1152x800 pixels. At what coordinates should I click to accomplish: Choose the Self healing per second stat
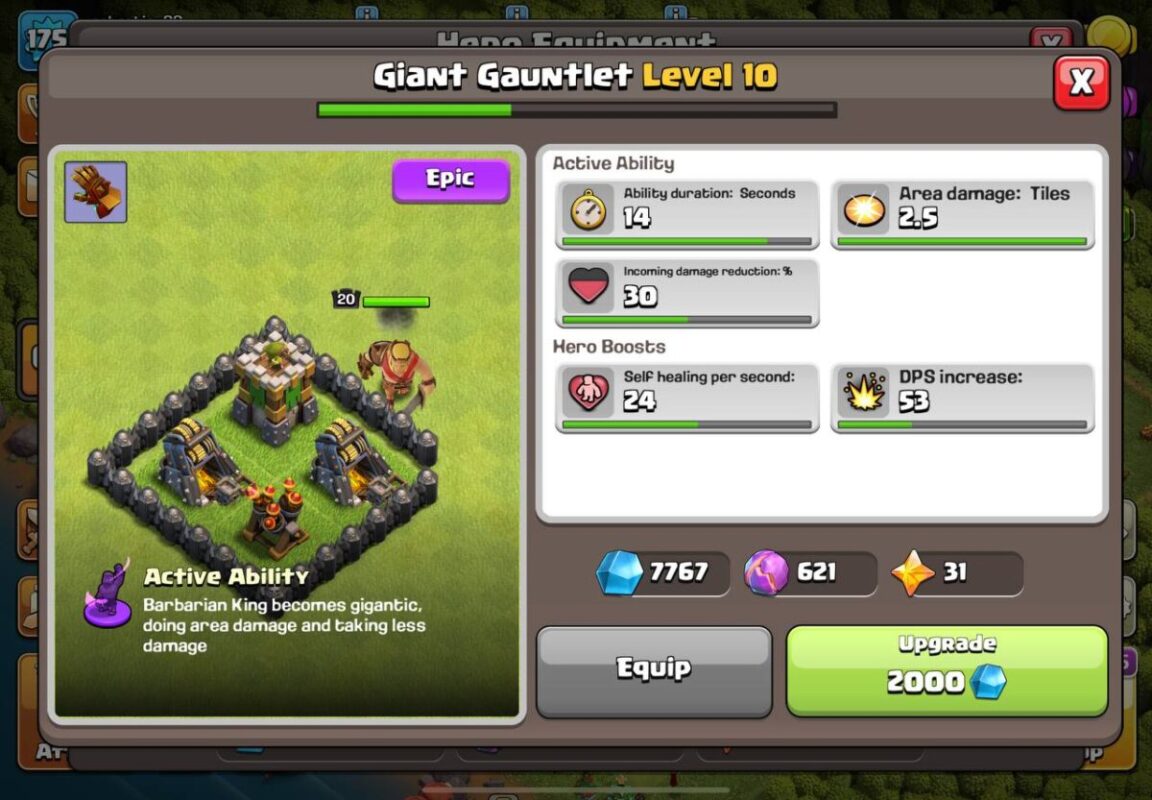[687, 398]
